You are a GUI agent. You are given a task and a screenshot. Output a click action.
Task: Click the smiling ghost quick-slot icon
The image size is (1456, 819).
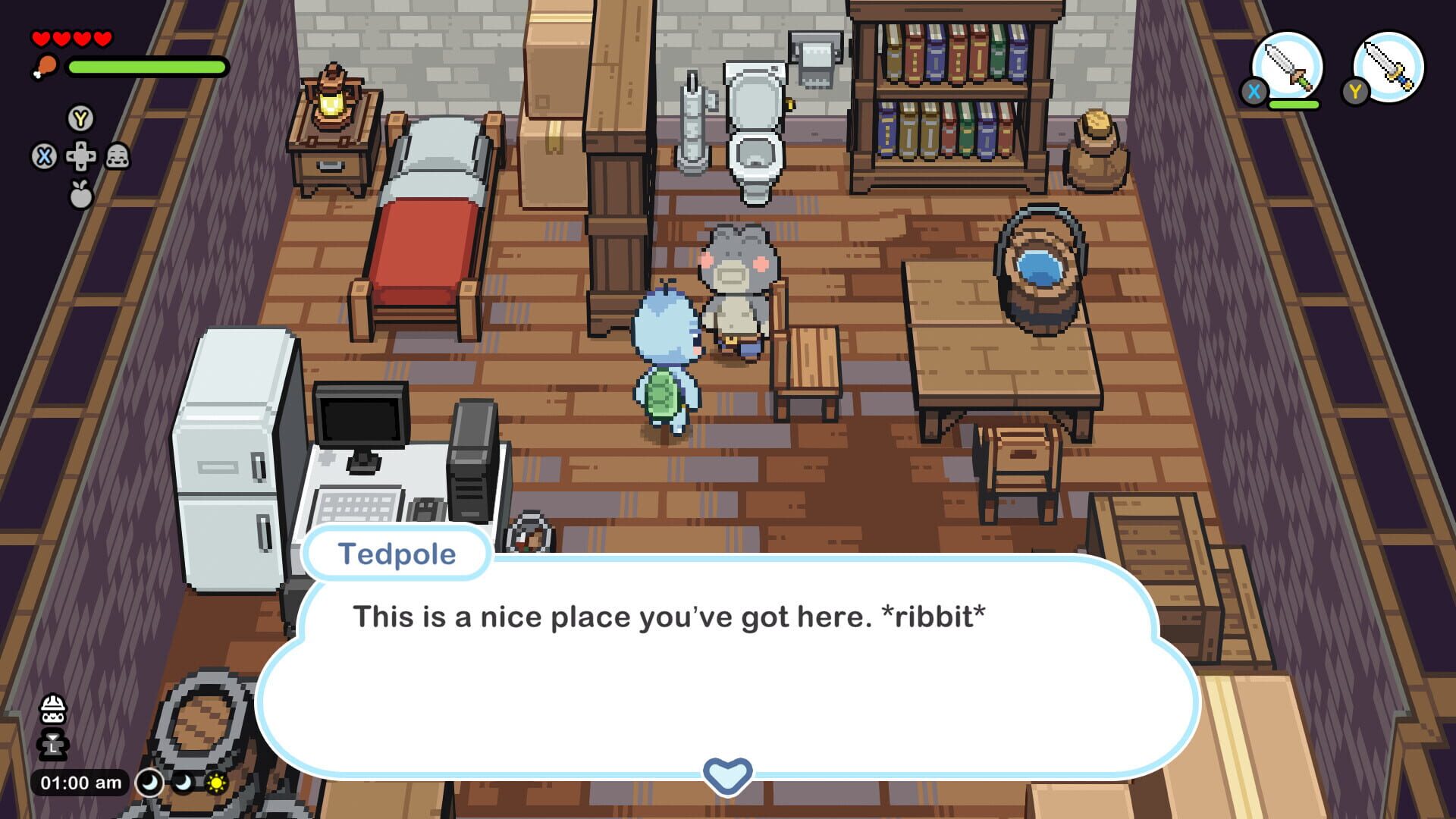coord(118,157)
